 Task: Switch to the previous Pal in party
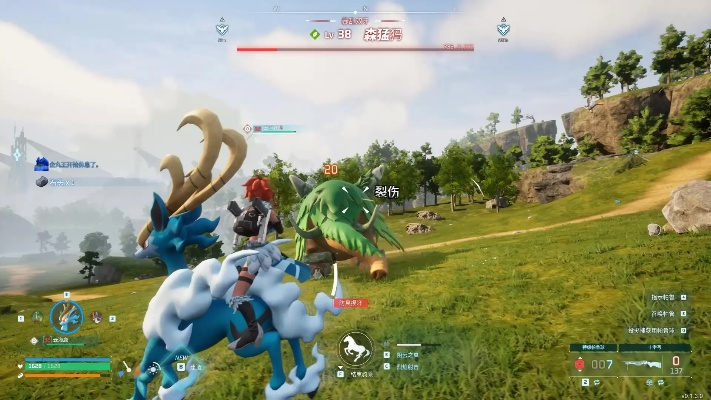(x=36, y=317)
